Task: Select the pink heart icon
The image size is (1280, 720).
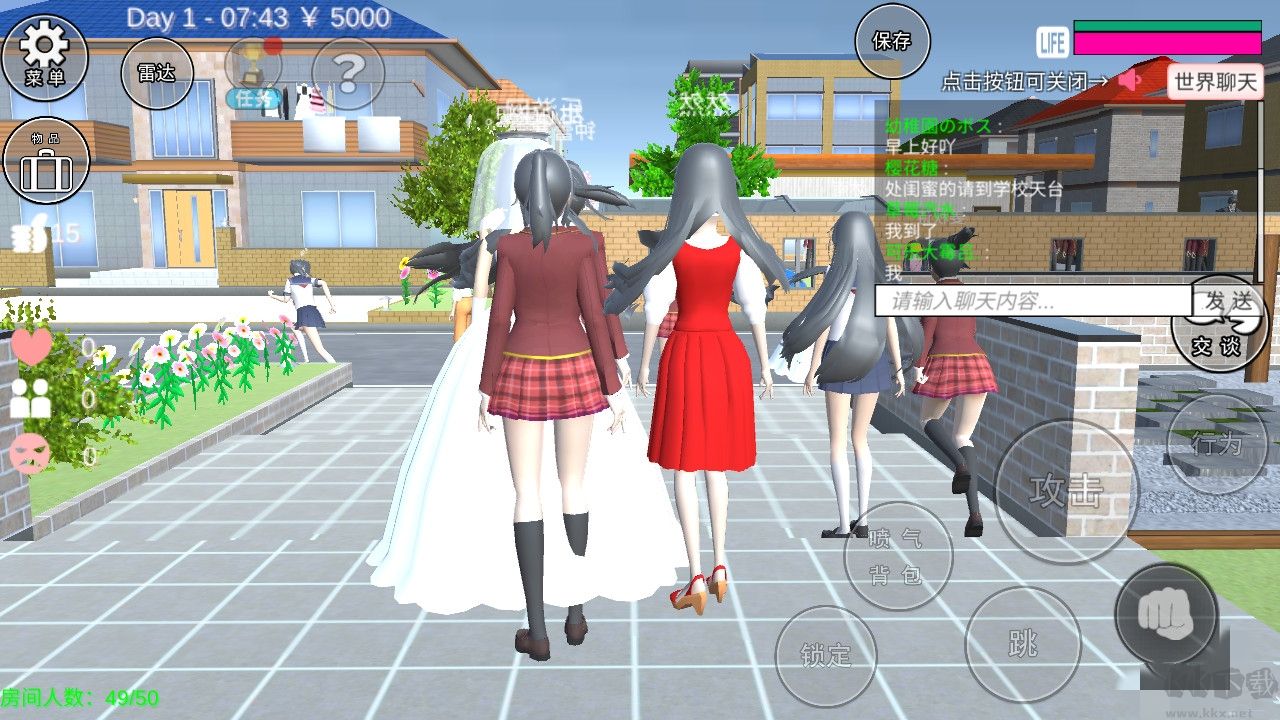Action: click(31, 346)
